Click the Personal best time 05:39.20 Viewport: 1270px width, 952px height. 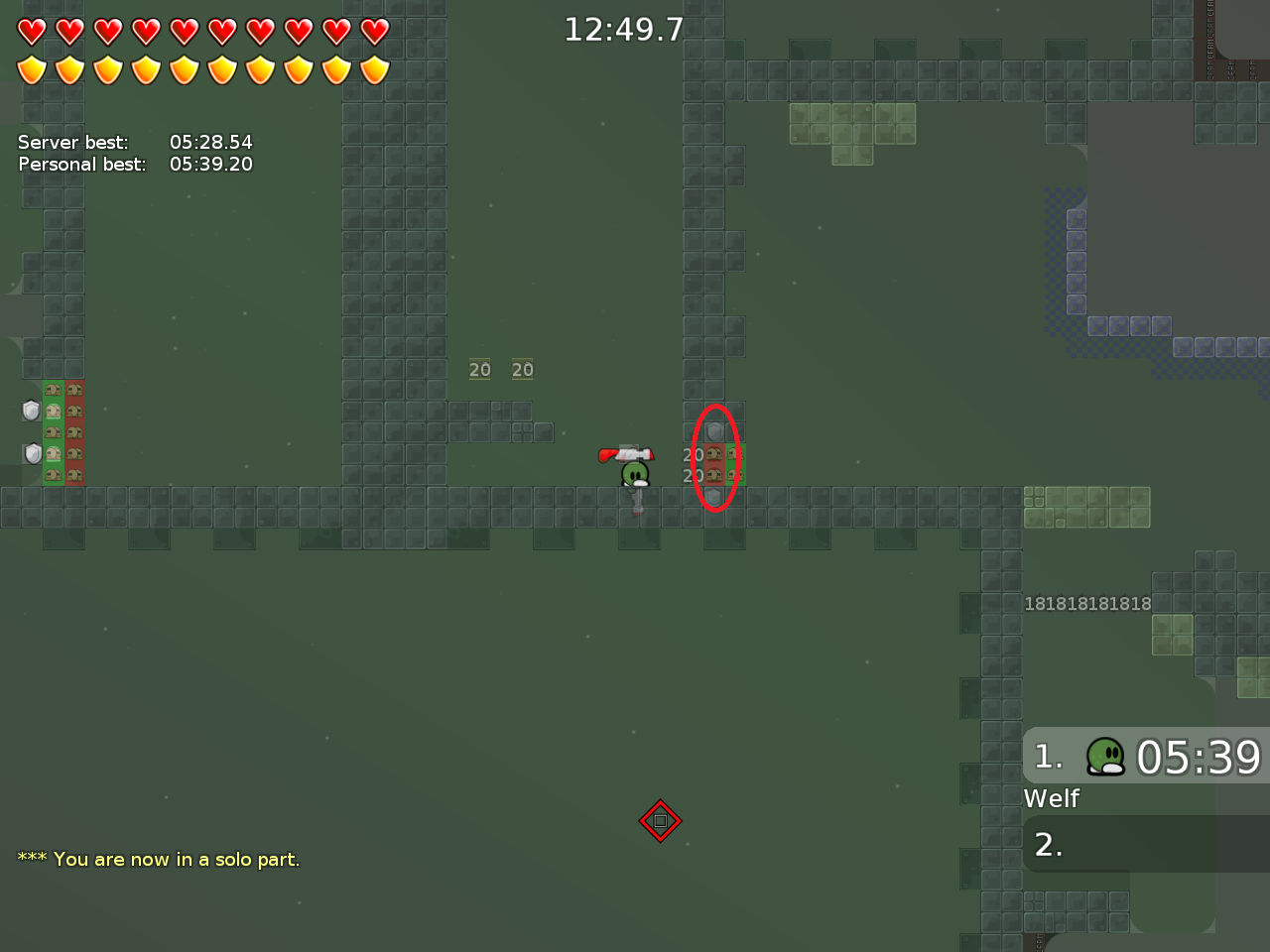(x=211, y=164)
